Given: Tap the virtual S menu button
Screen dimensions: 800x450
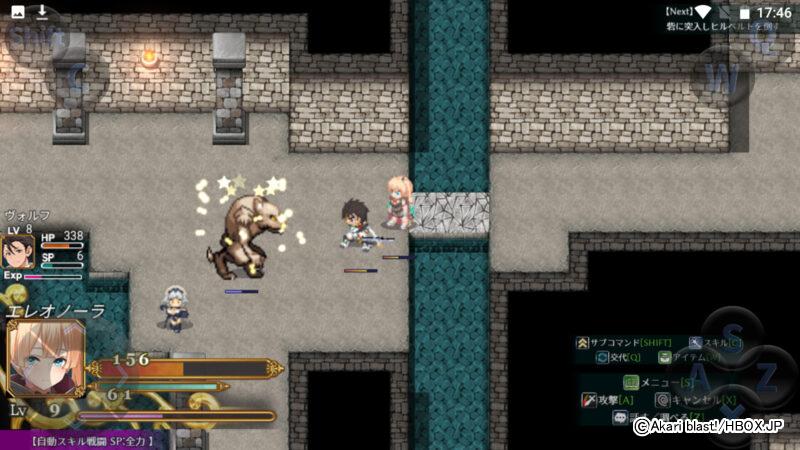Looking at the screenshot, I should point(733,338).
